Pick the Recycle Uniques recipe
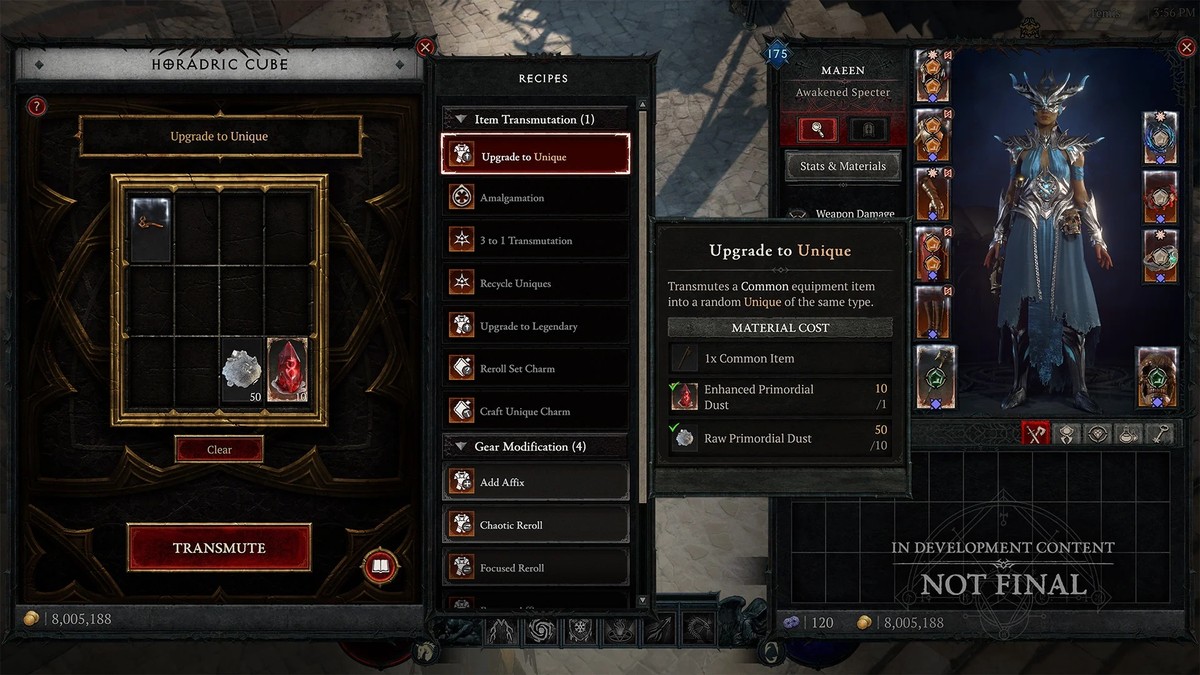 click(x=535, y=283)
